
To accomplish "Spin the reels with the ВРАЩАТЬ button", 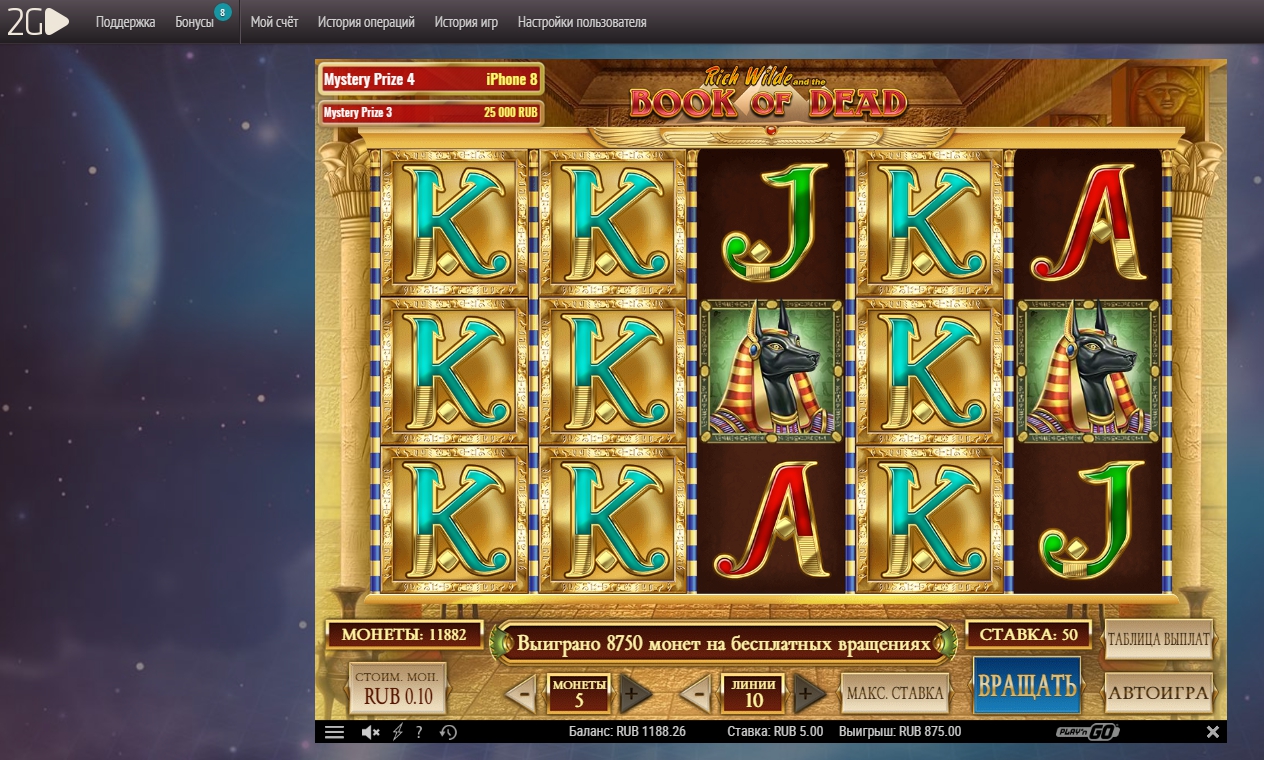I will click(x=1026, y=686).
